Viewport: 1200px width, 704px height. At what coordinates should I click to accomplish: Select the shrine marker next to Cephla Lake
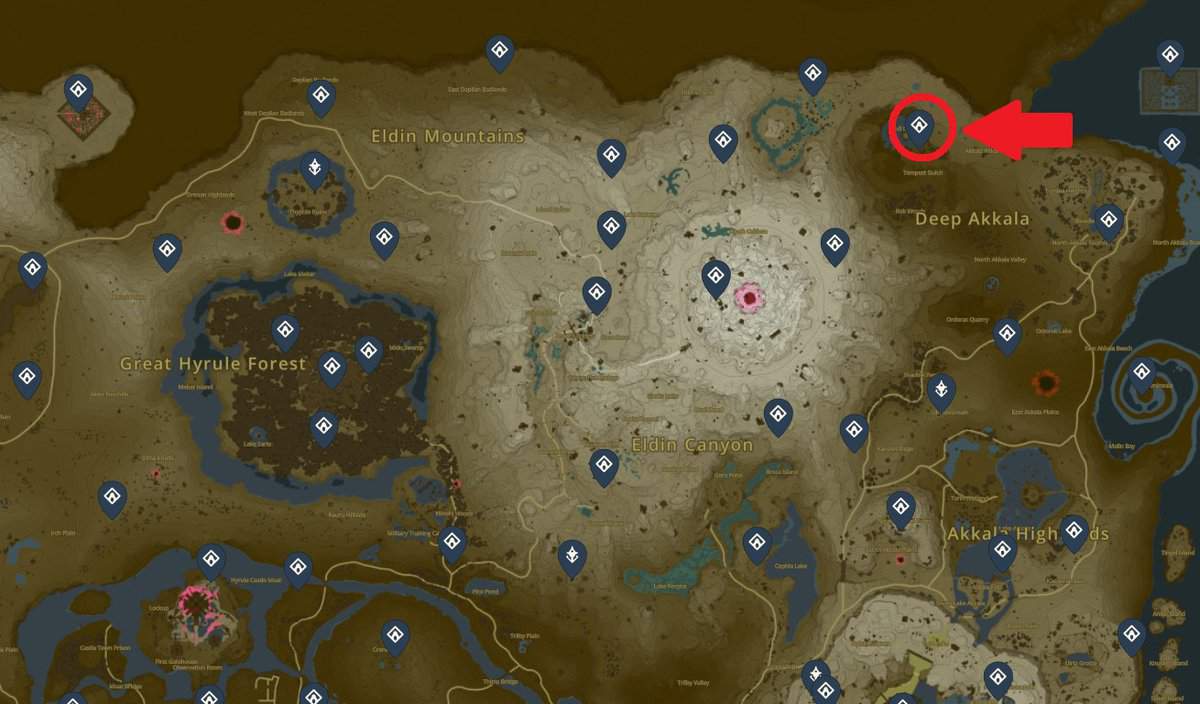(x=757, y=543)
